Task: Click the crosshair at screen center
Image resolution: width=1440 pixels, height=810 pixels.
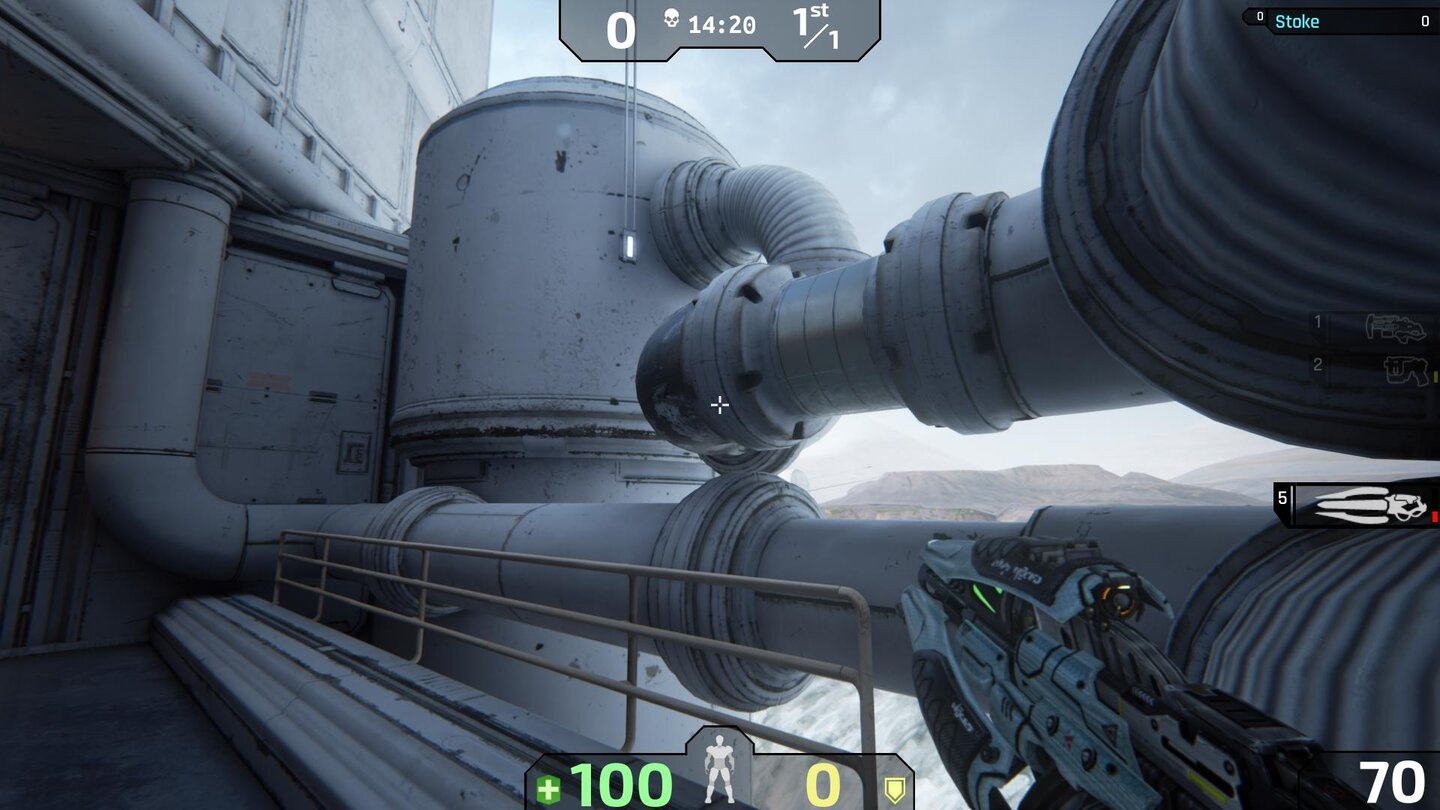Action: [x=719, y=404]
